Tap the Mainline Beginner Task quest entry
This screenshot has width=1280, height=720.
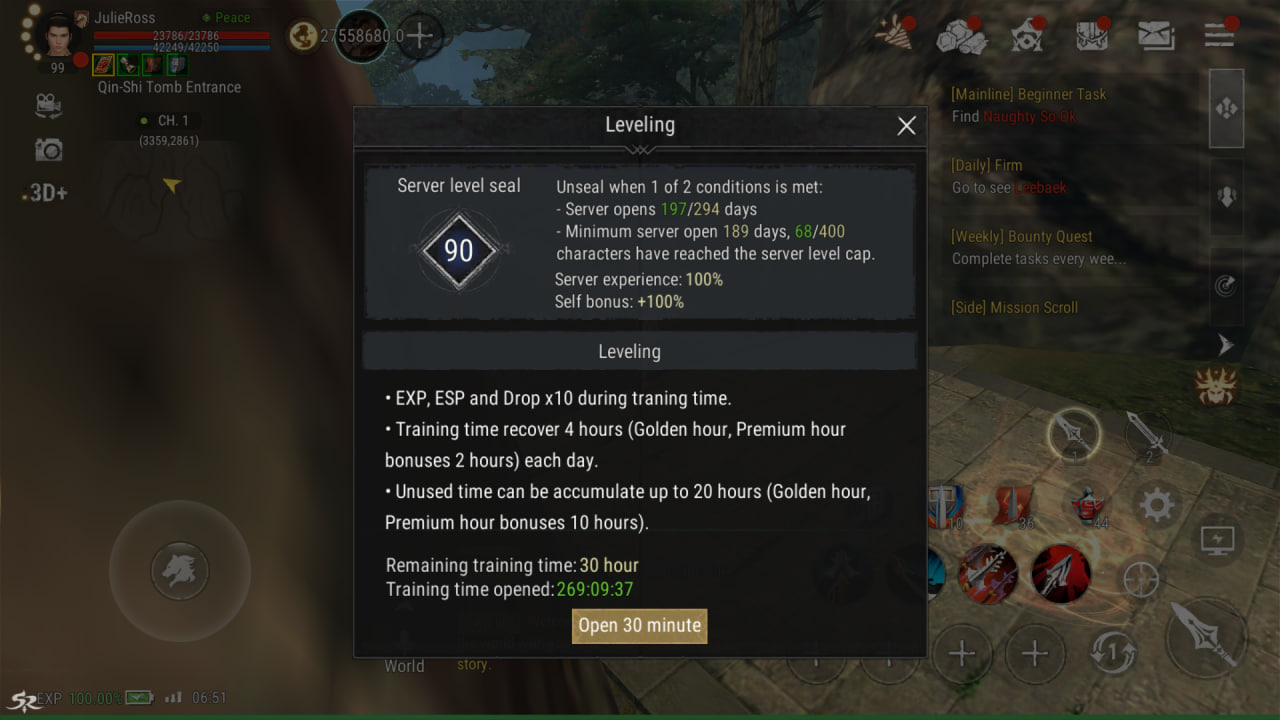1029,105
